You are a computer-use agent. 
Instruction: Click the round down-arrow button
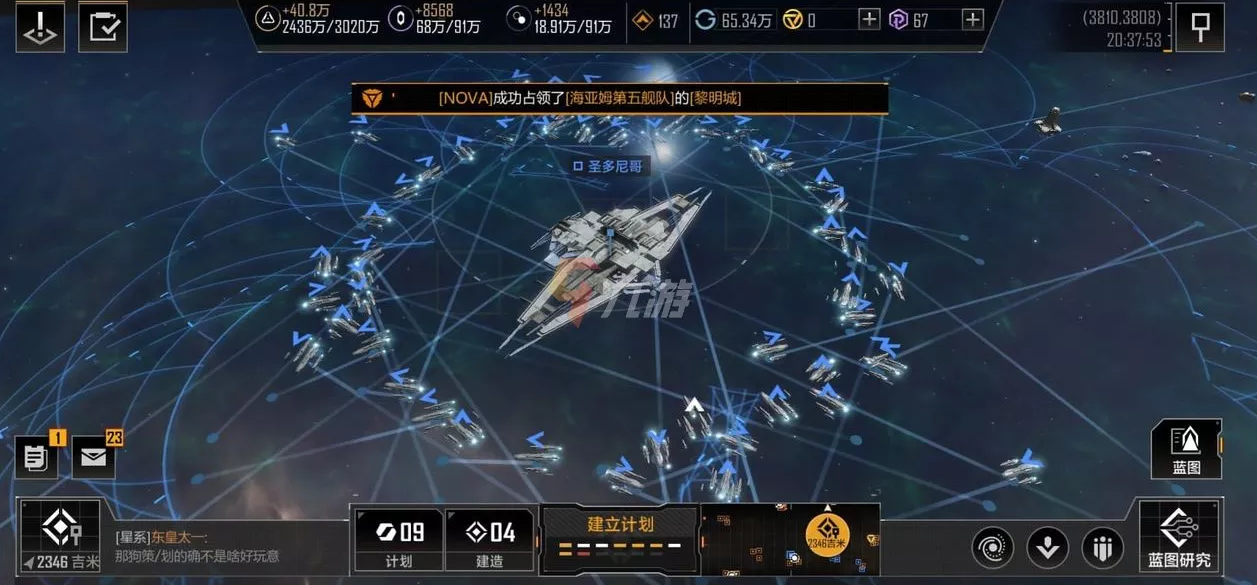[1048, 548]
